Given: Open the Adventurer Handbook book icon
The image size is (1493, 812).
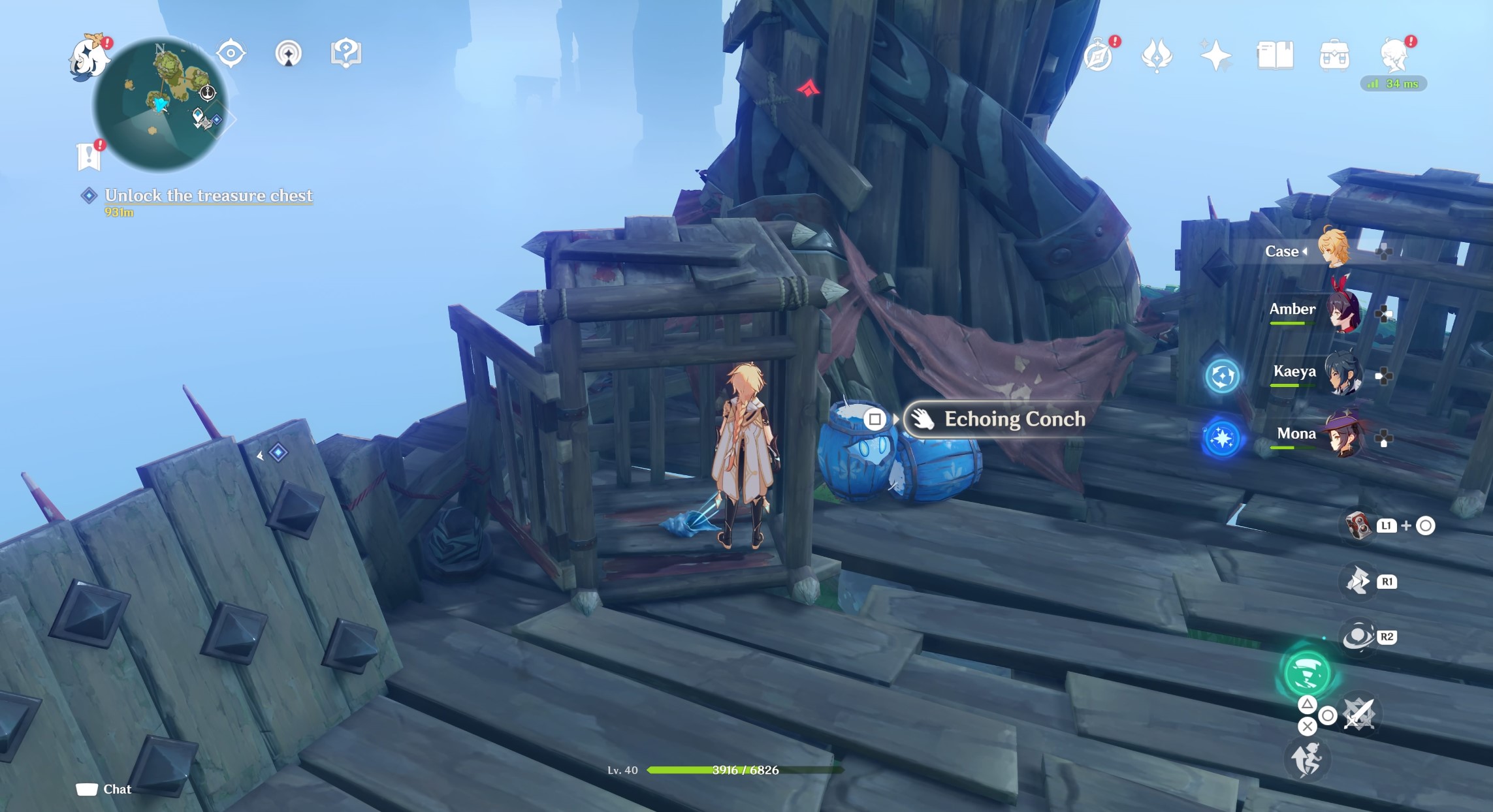Looking at the screenshot, I should tap(1274, 55).
